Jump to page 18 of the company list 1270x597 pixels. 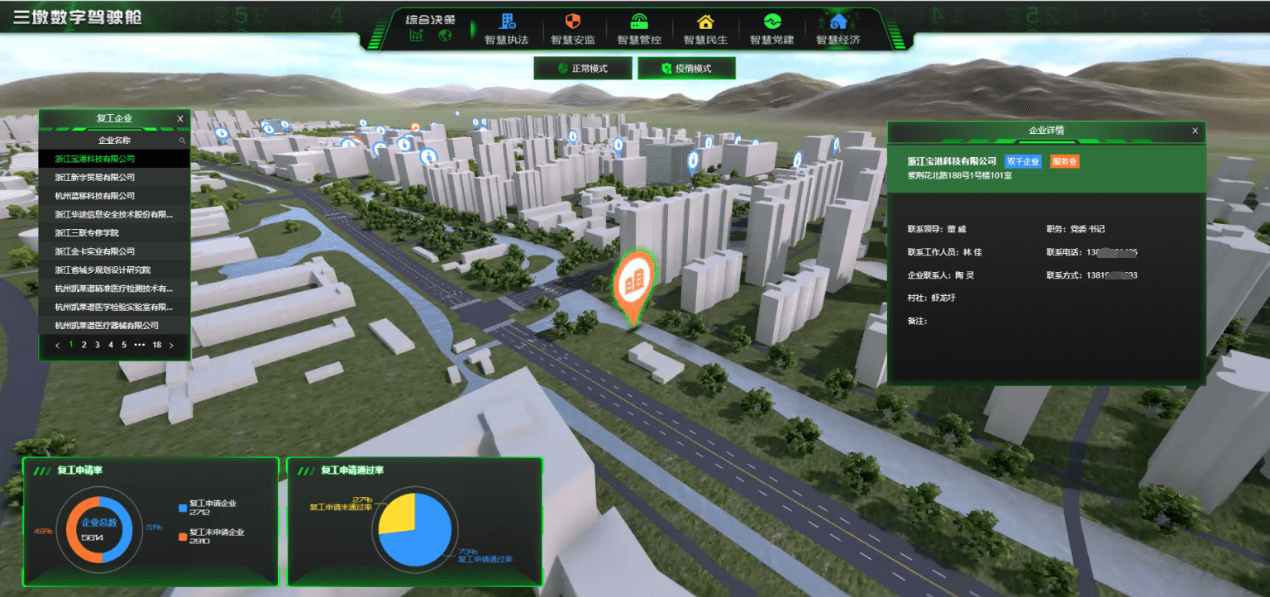157,345
